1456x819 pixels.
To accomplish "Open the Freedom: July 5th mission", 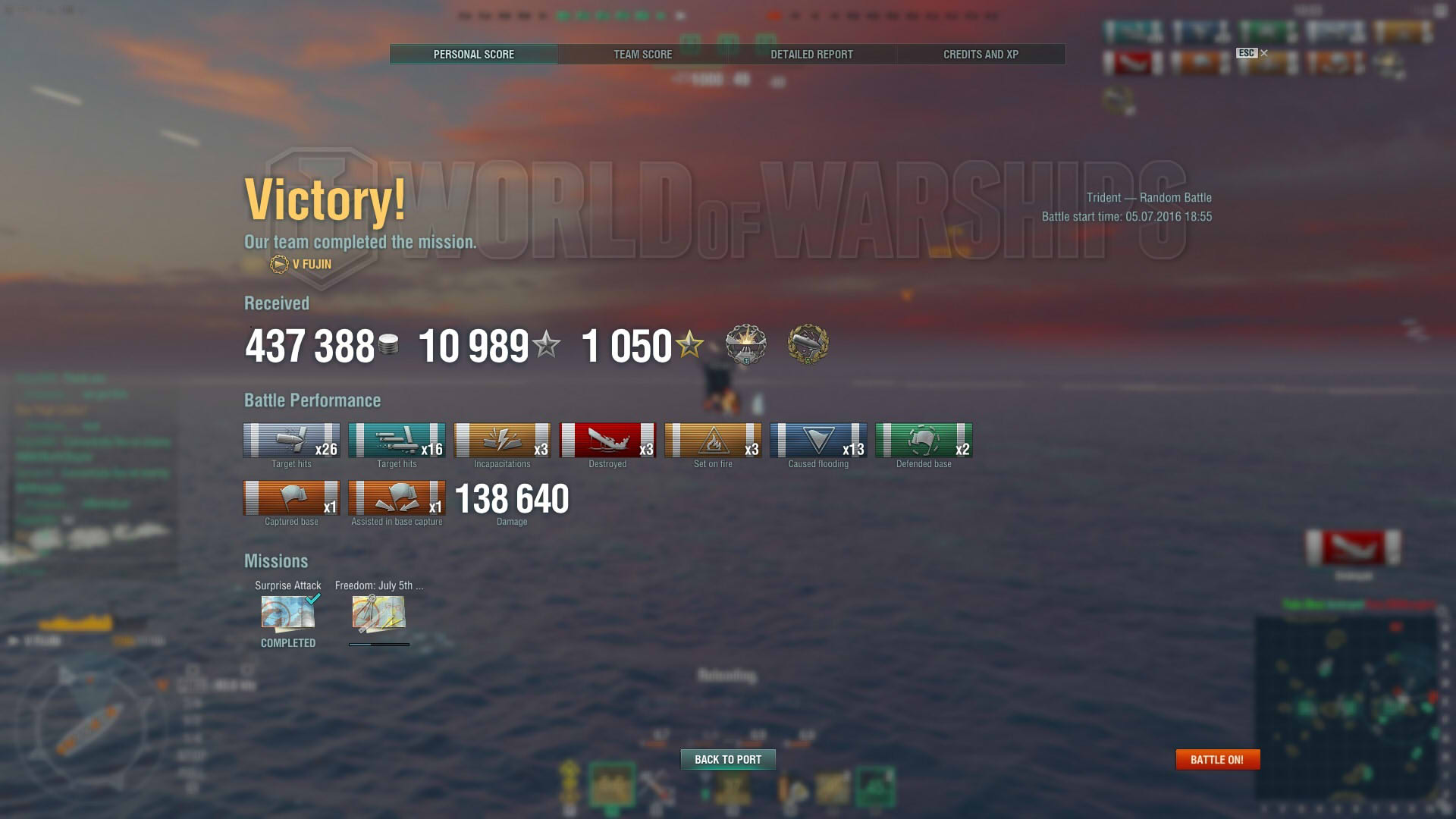I will [378, 613].
